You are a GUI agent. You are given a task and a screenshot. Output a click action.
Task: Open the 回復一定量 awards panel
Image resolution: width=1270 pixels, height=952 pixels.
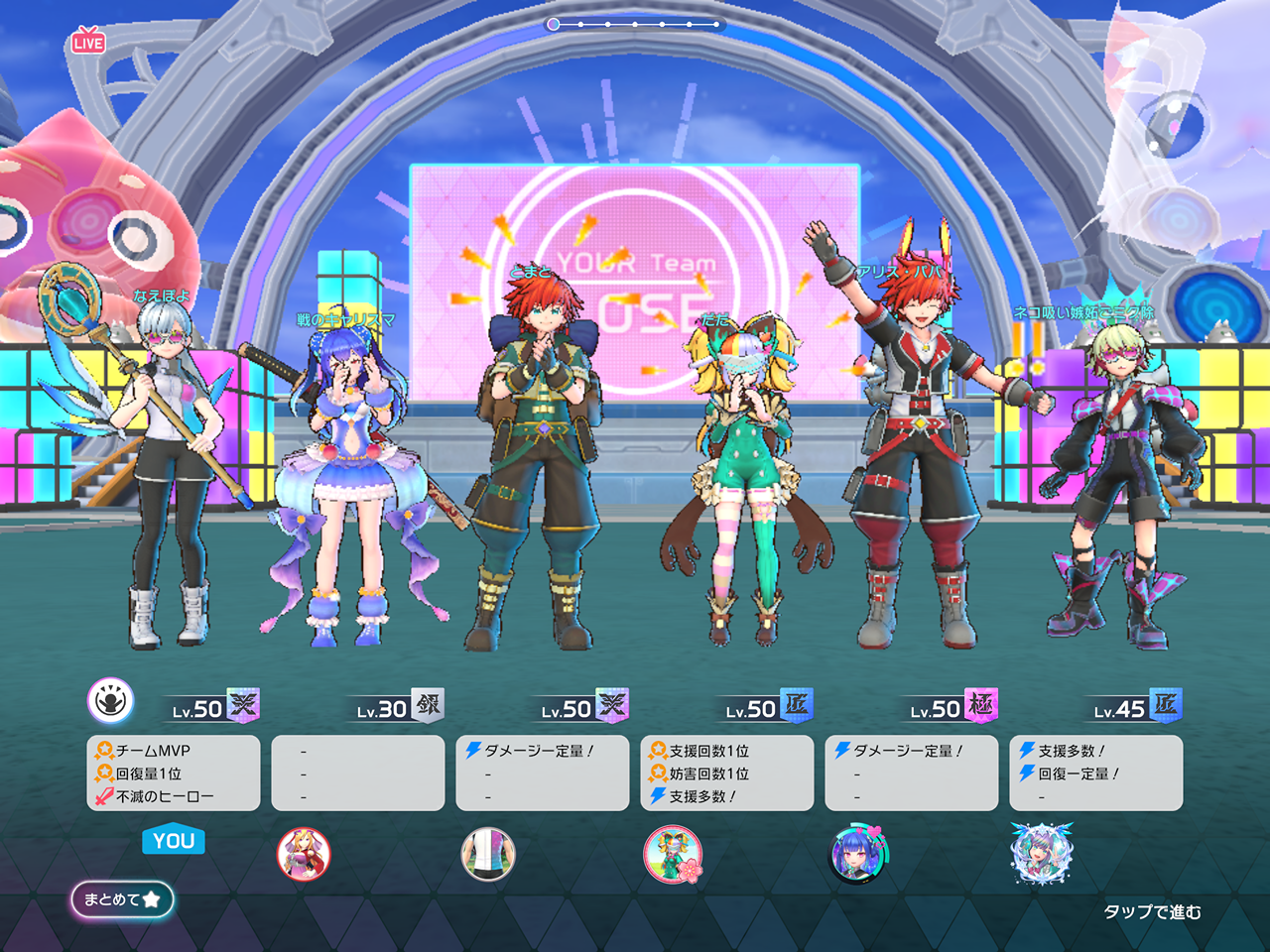click(x=1096, y=773)
